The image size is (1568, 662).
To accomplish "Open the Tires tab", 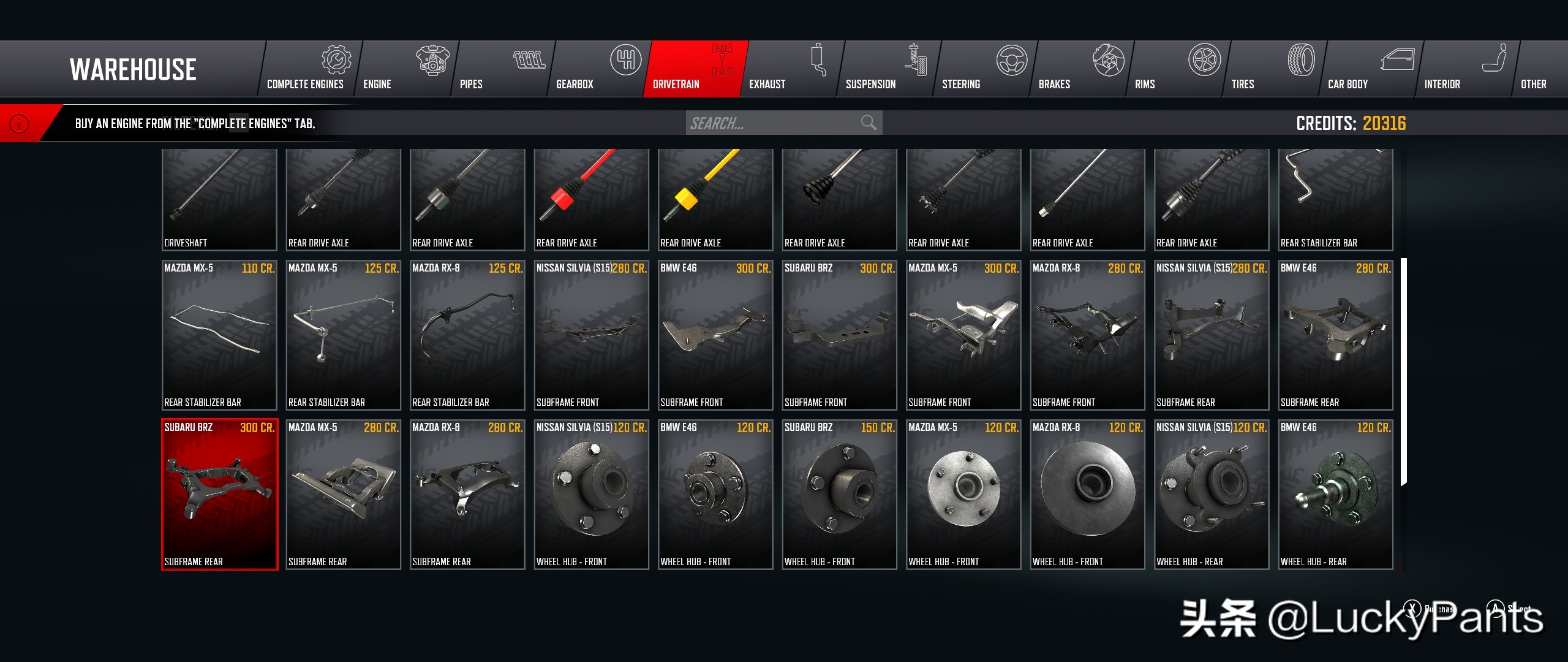I will (x=1273, y=69).
